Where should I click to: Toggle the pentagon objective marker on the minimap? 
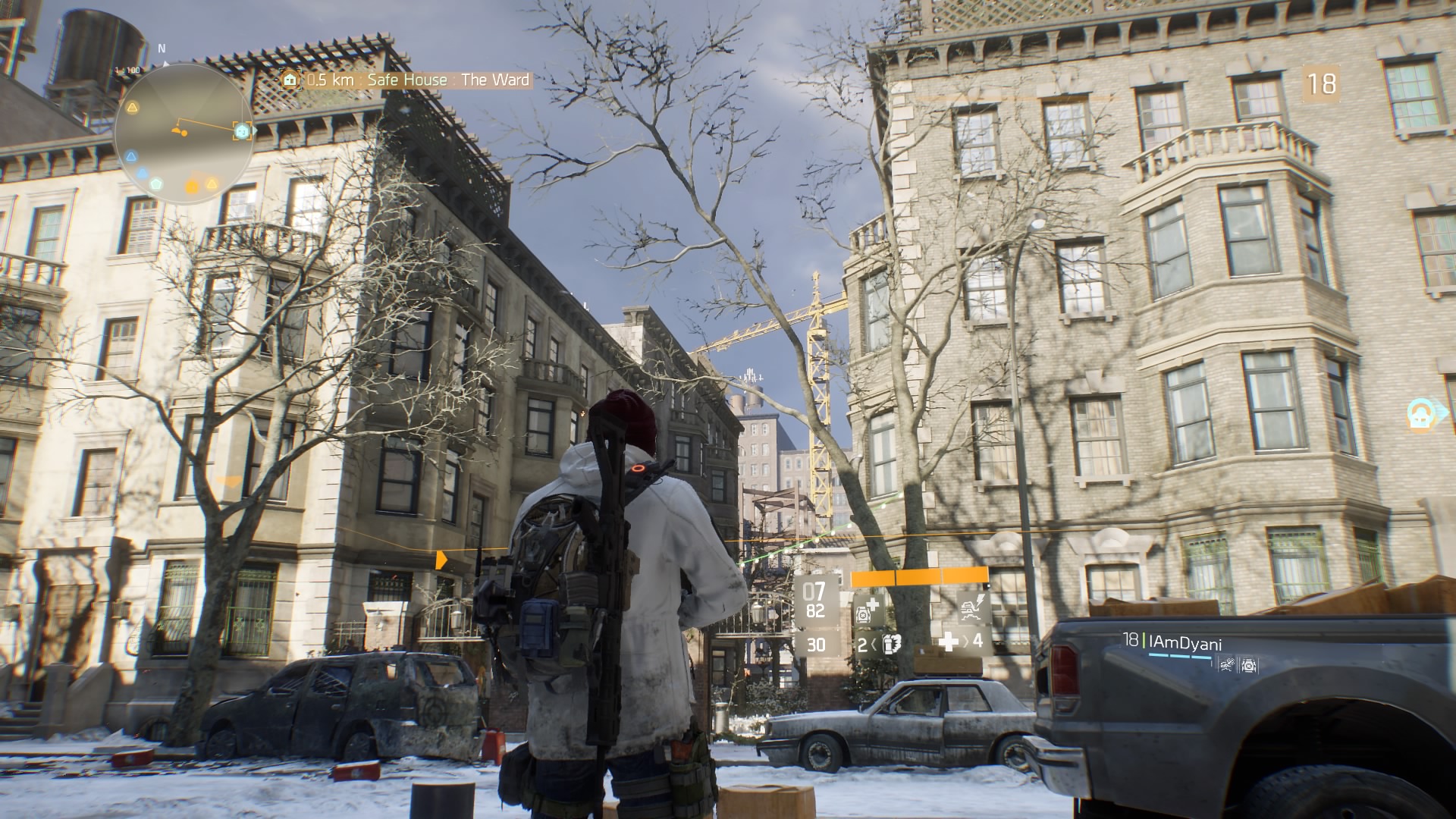(x=154, y=184)
